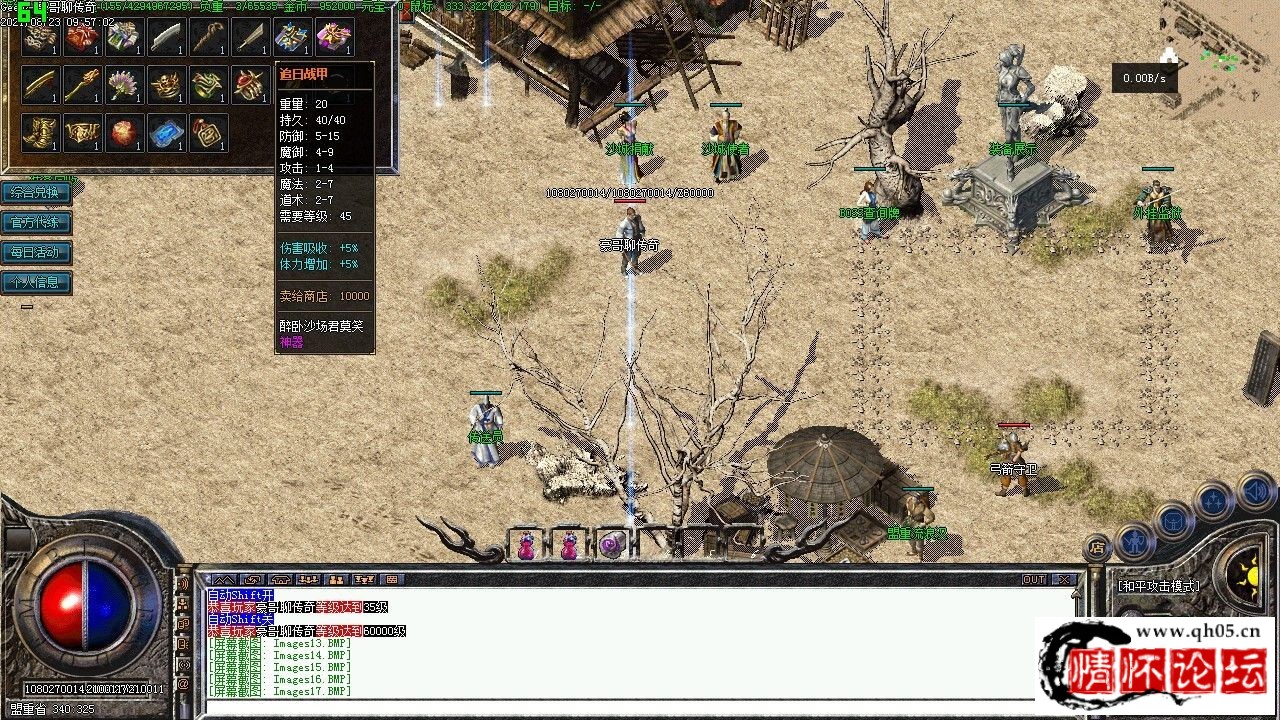Select the red orb item slot
The height and width of the screenshot is (720, 1280).
click(x=124, y=133)
